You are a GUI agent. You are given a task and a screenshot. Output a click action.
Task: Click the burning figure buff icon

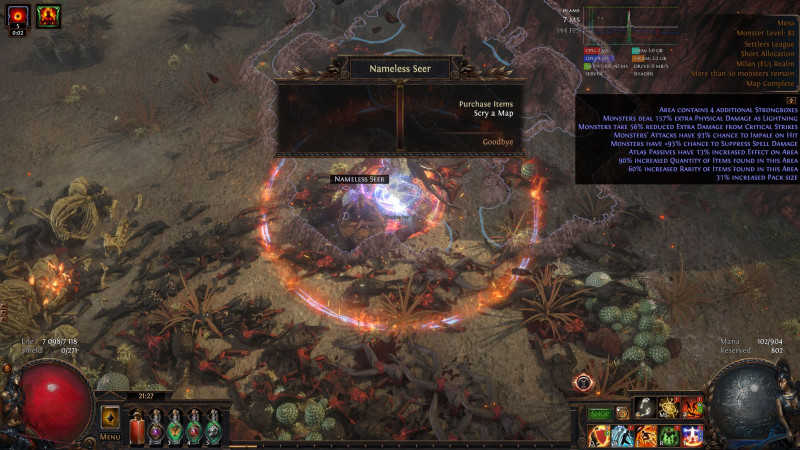[x=48, y=15]
